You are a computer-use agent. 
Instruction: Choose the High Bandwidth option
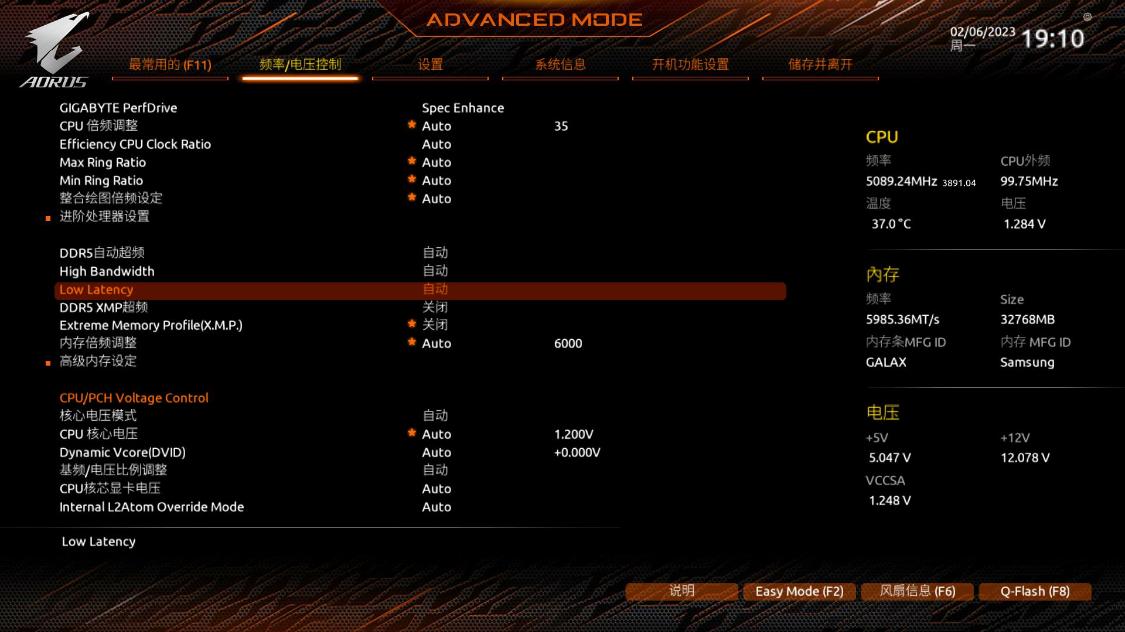107,271
